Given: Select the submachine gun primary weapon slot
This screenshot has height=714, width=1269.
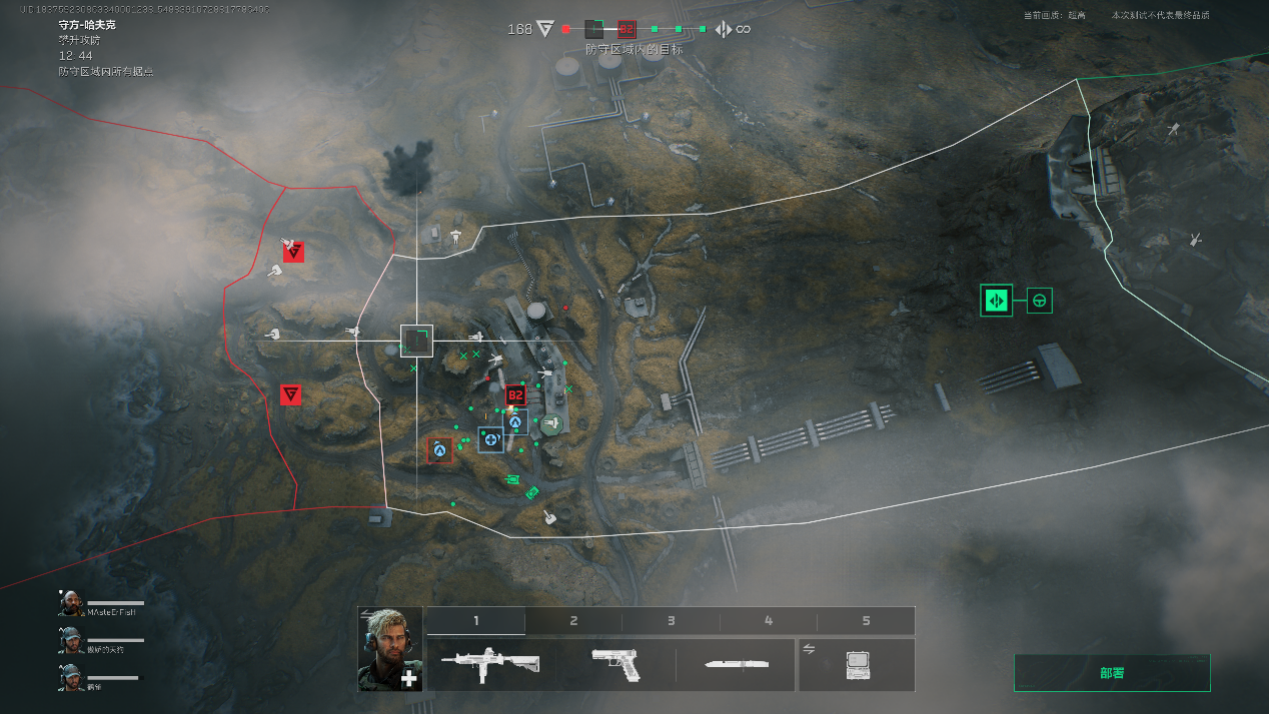Looking at the screenshot, I should point(490,665).
